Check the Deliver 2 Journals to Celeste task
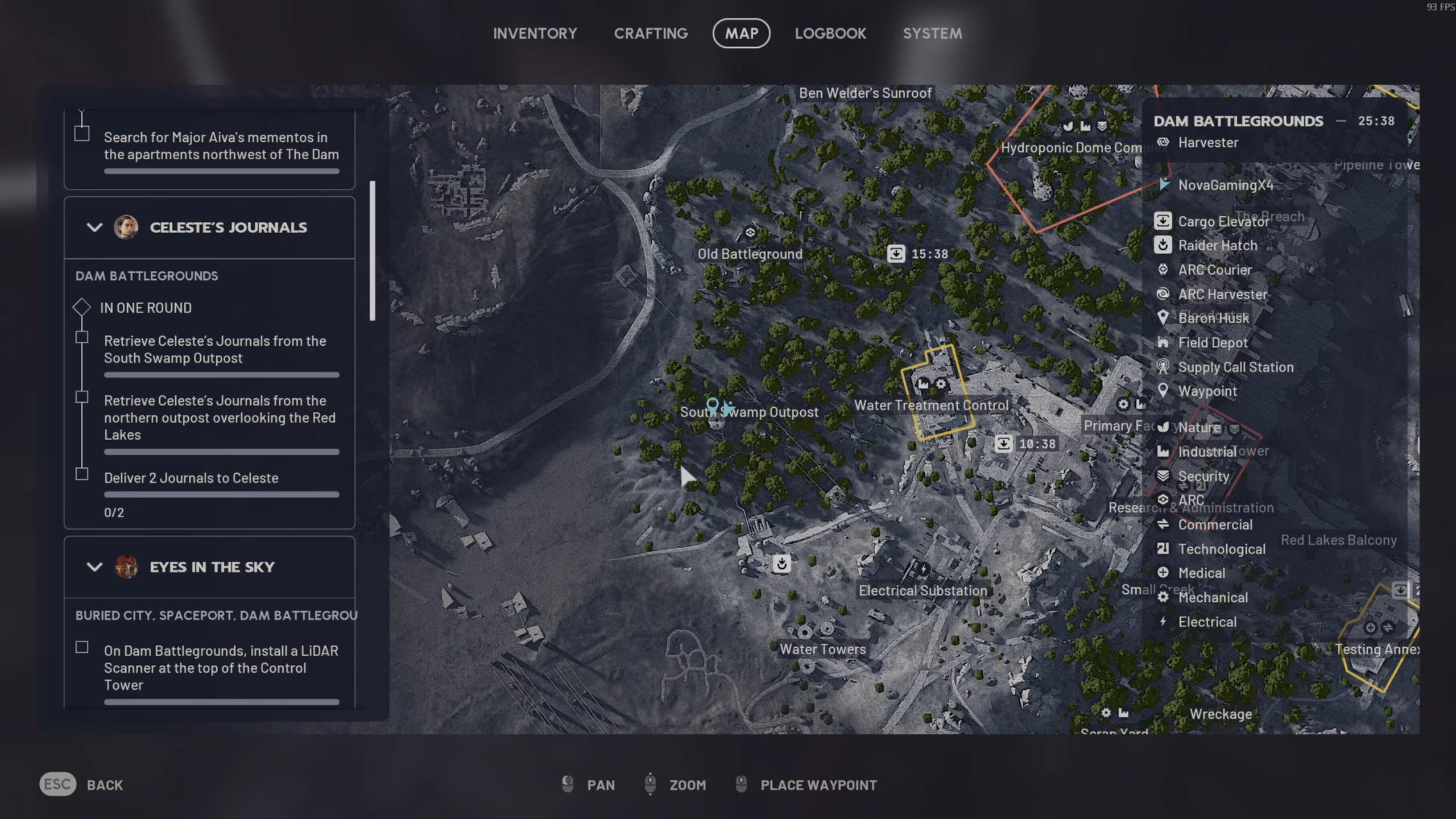 82,473
